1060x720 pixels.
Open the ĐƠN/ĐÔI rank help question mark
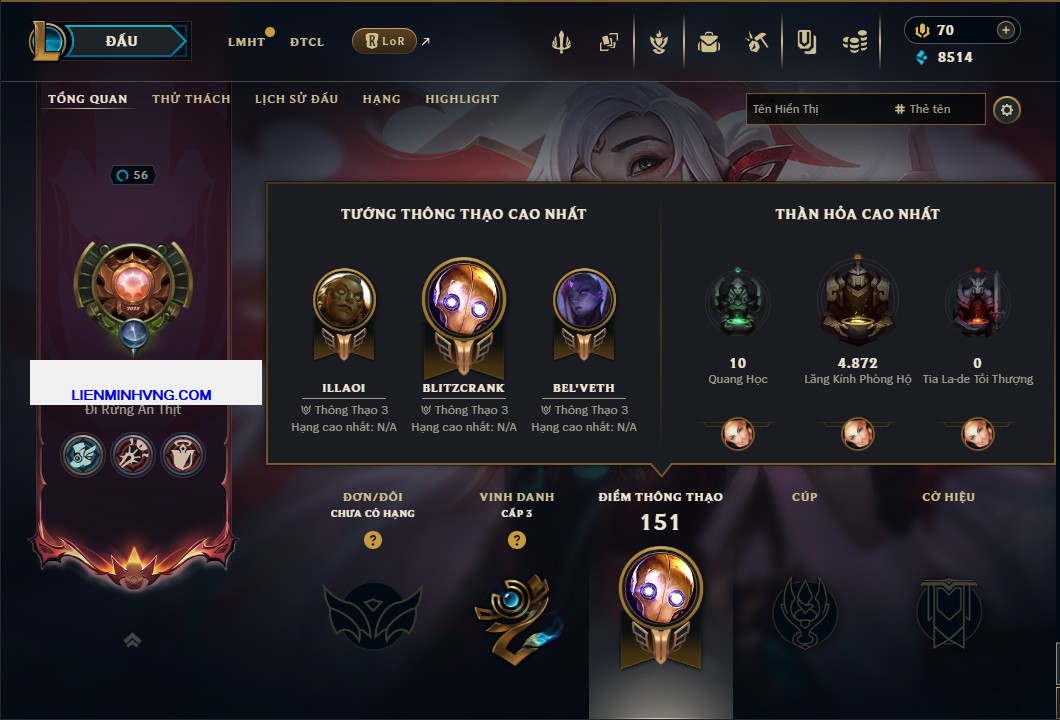click(373, 540)
